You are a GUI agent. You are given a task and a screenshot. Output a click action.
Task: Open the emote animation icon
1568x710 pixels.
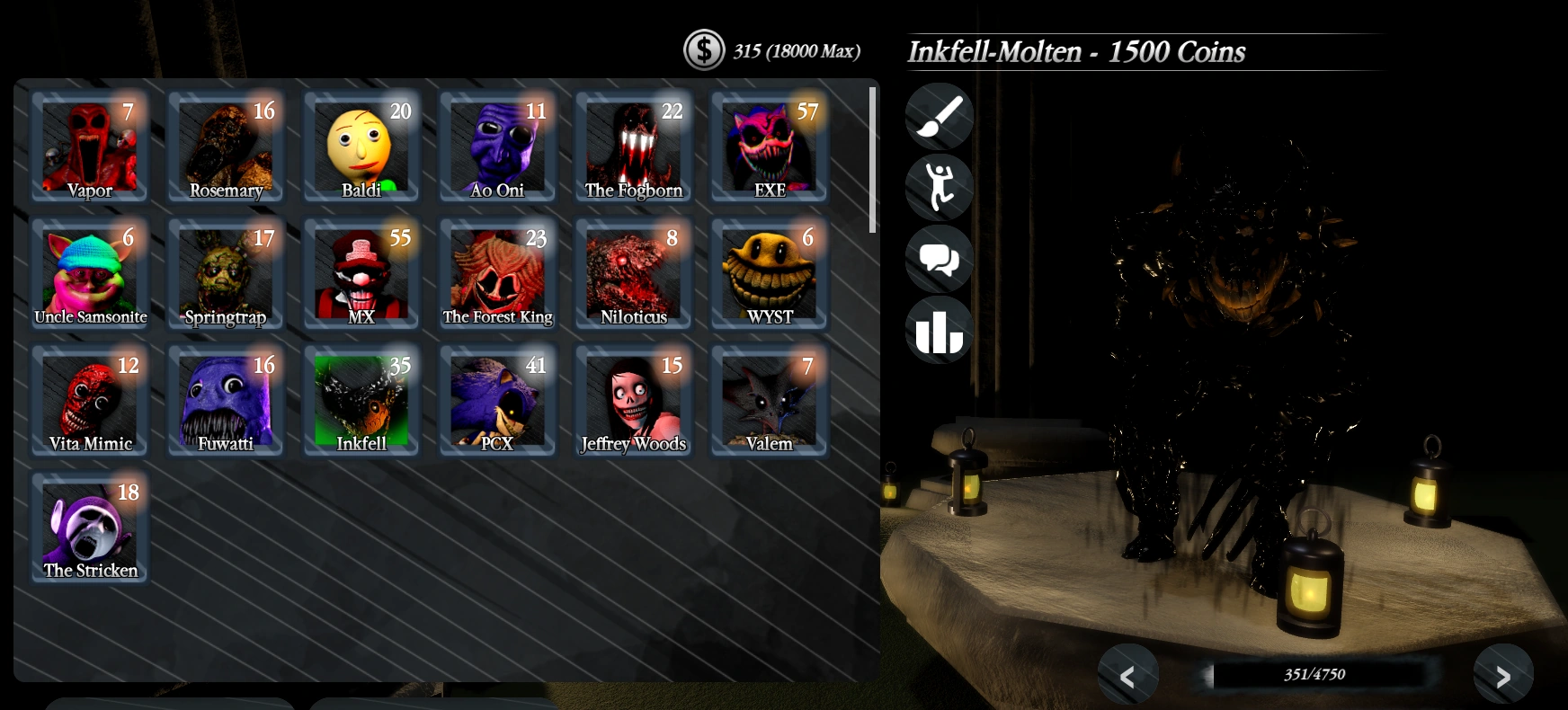tap(939, 187)
